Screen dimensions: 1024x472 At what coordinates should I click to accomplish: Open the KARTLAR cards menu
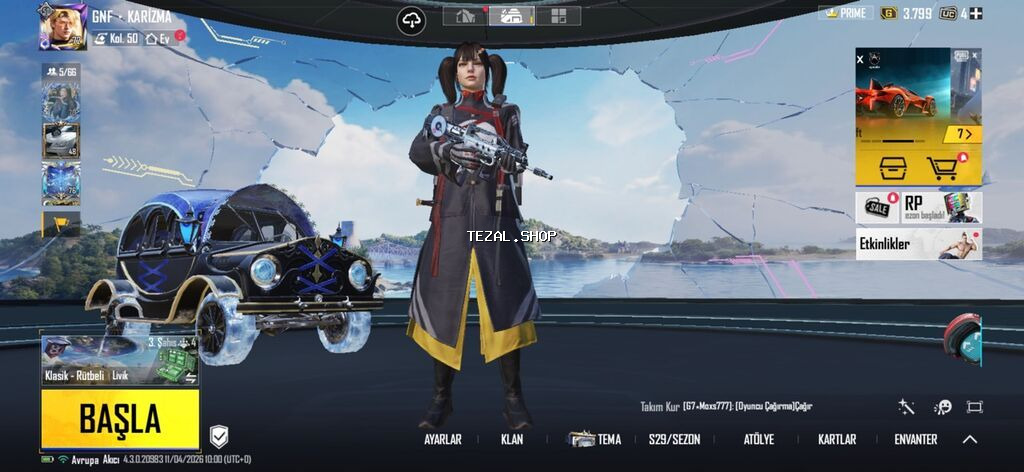tap(837, 439)
